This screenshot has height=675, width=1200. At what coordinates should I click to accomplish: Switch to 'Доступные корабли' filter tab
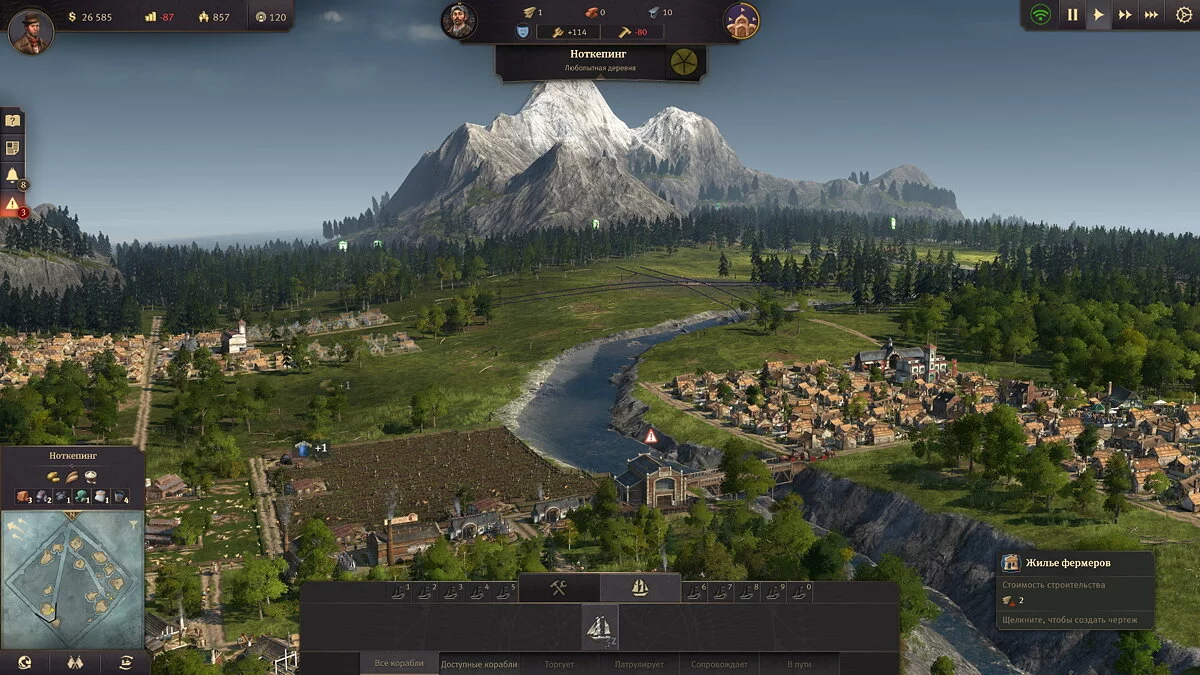pos(480,663)
